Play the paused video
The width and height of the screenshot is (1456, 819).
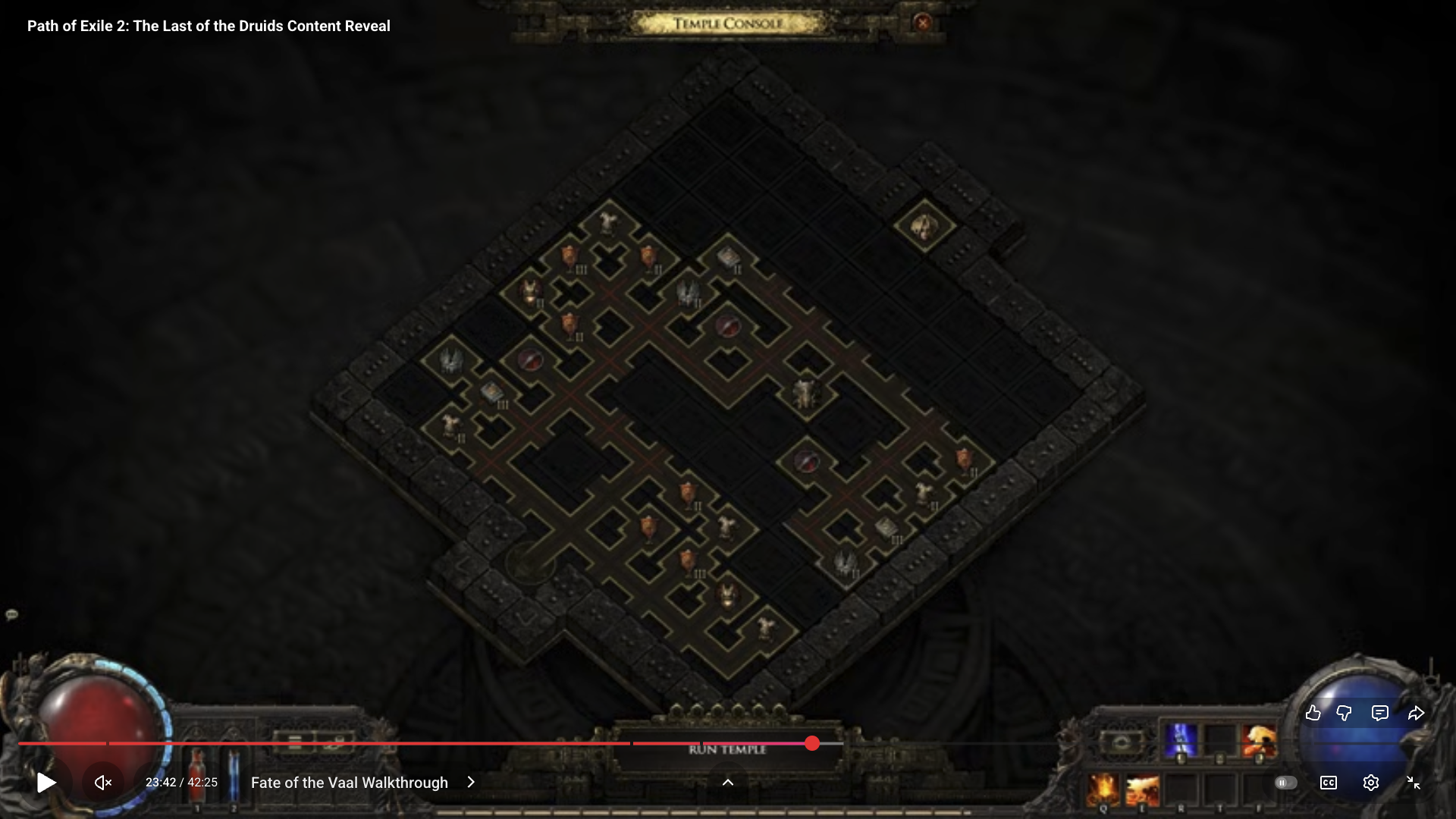point(46,783)
